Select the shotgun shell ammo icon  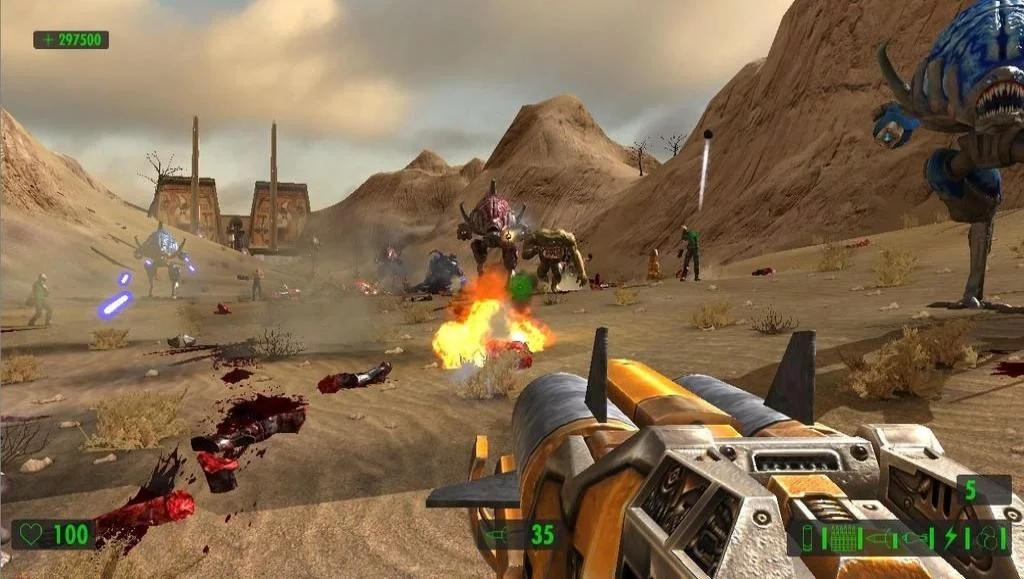click(x=808, y=537)
